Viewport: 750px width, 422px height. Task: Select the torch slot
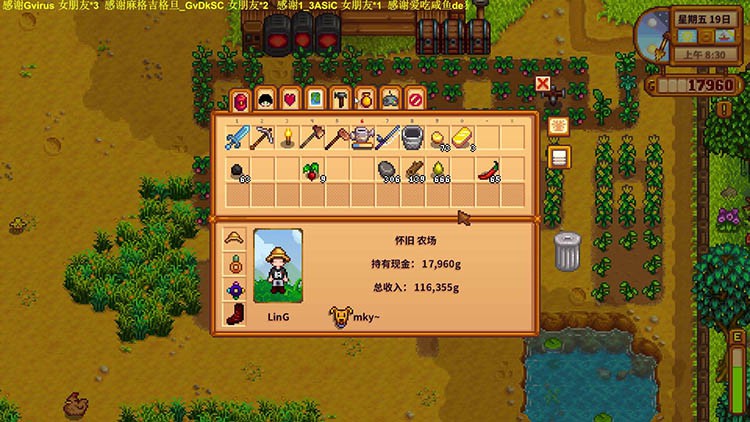[x=287, y=138]
